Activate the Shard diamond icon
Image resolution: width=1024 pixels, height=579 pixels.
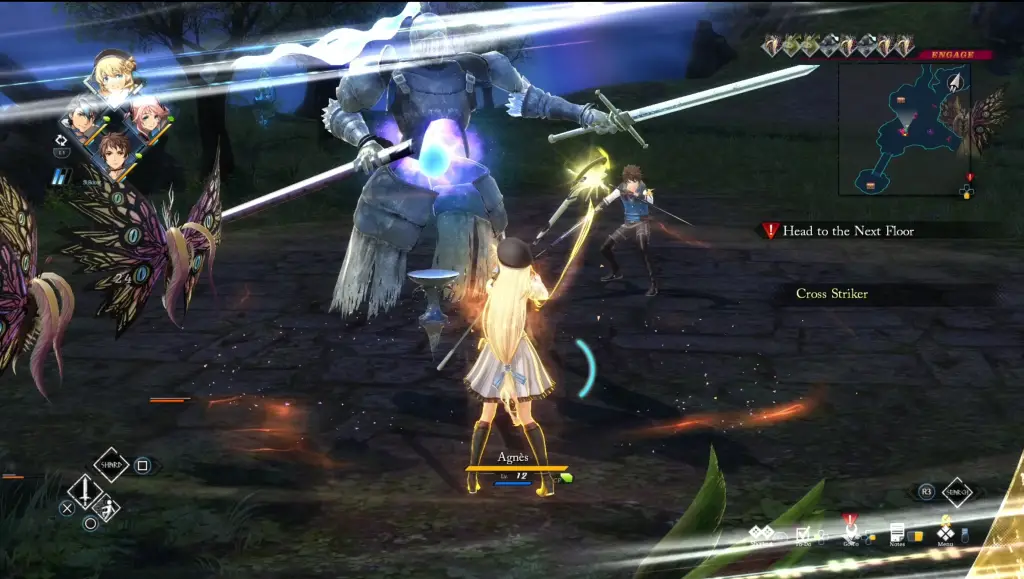tap(111, 464)
